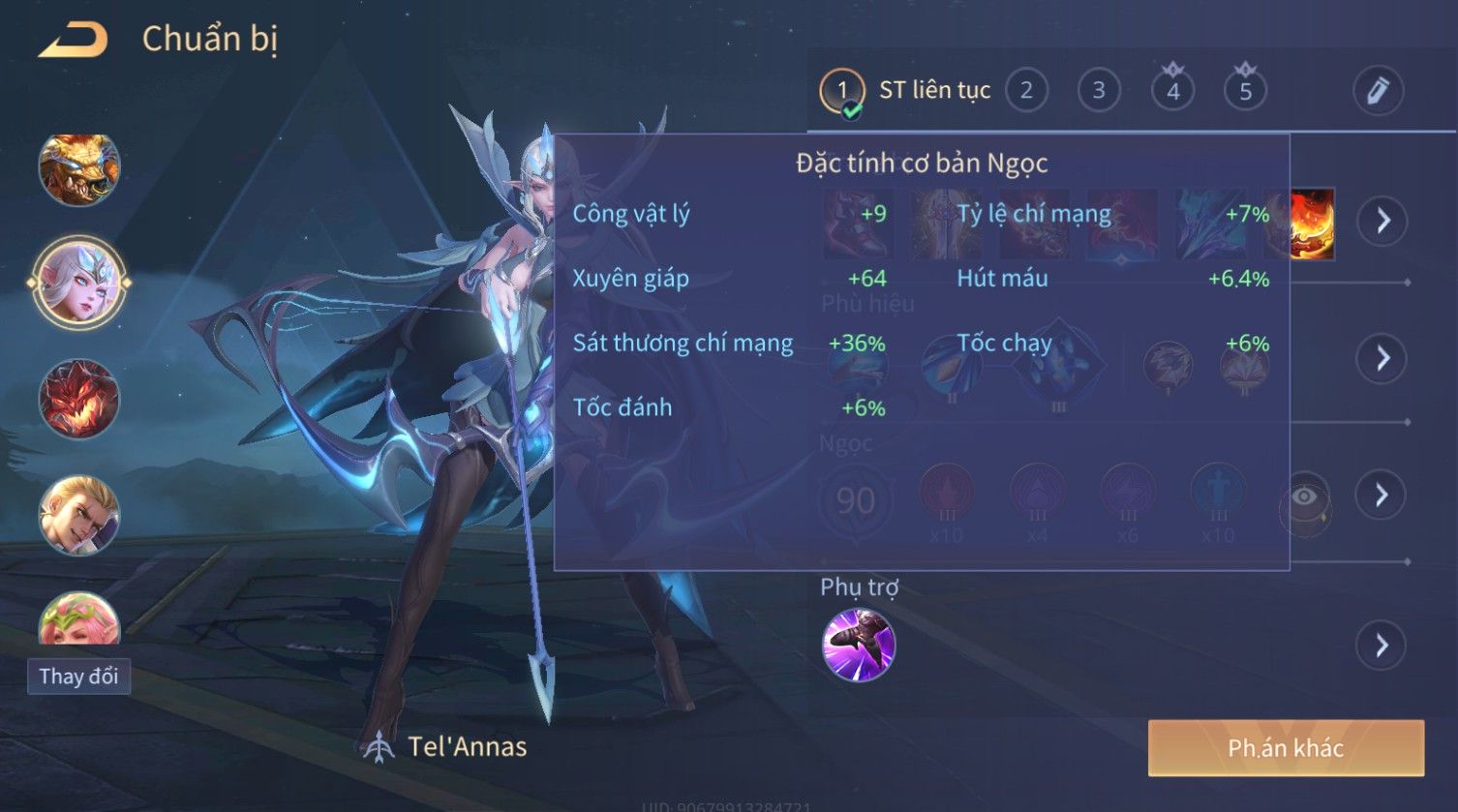Open the Ngọc arcana details arrow
The width and height of the screenshot is (1458, 812).
[1382, 496]
